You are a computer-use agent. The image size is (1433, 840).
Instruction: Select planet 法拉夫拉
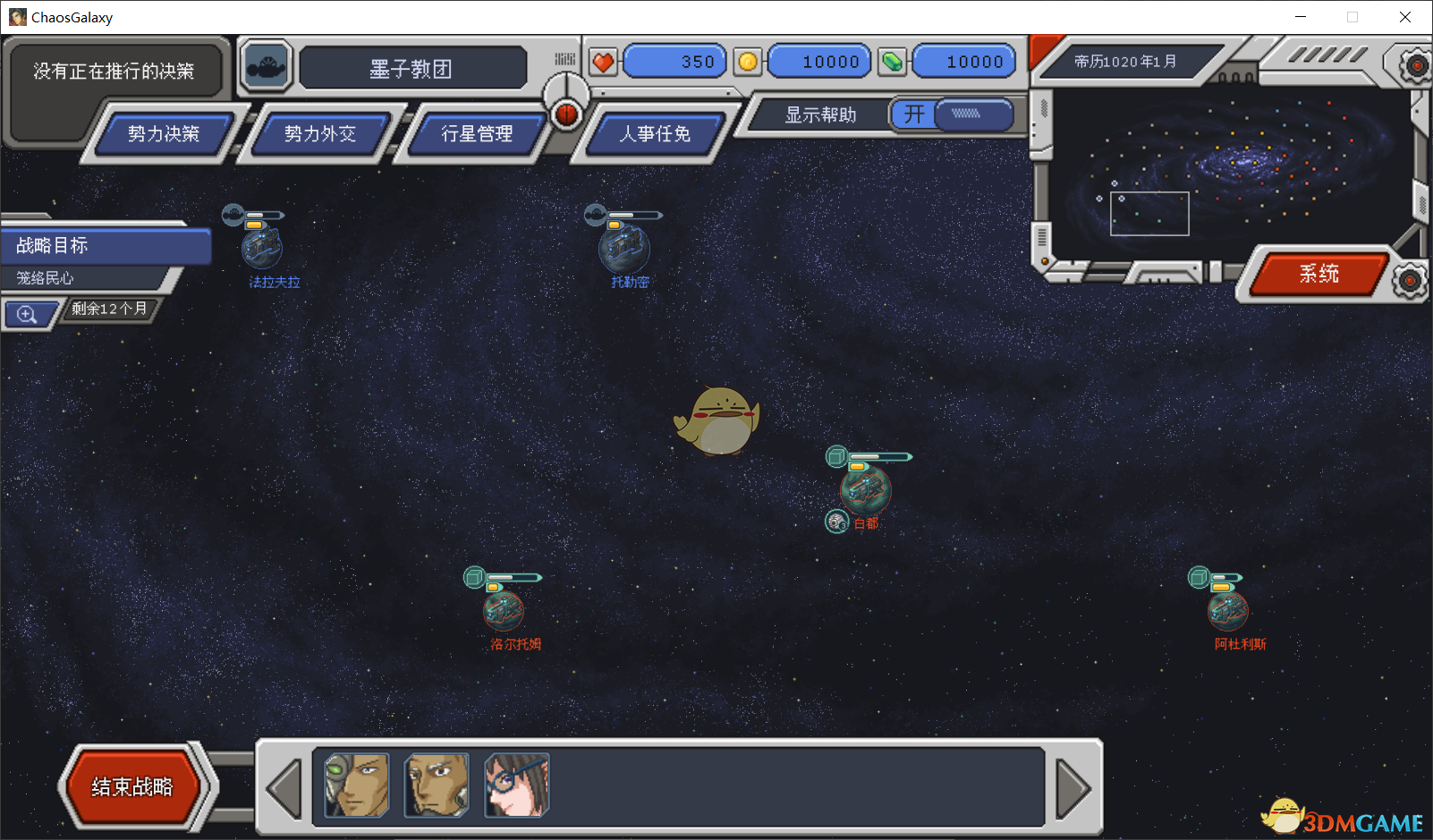[x=262, y=248]
